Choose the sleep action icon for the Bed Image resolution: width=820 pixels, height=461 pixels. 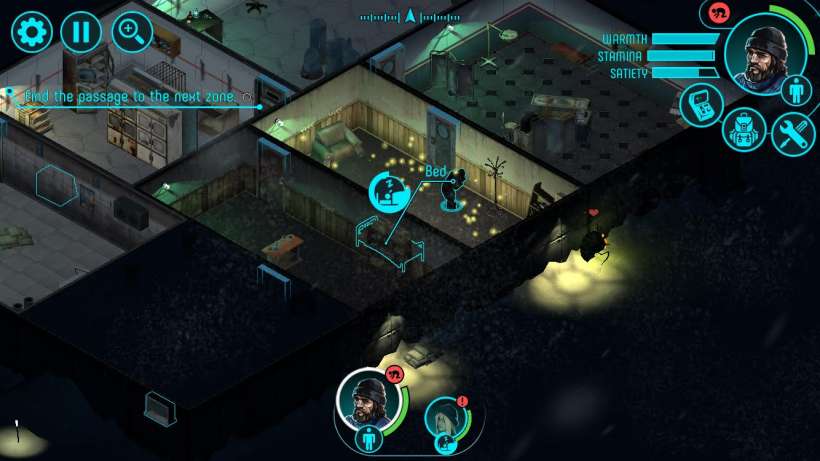[389, 191]
